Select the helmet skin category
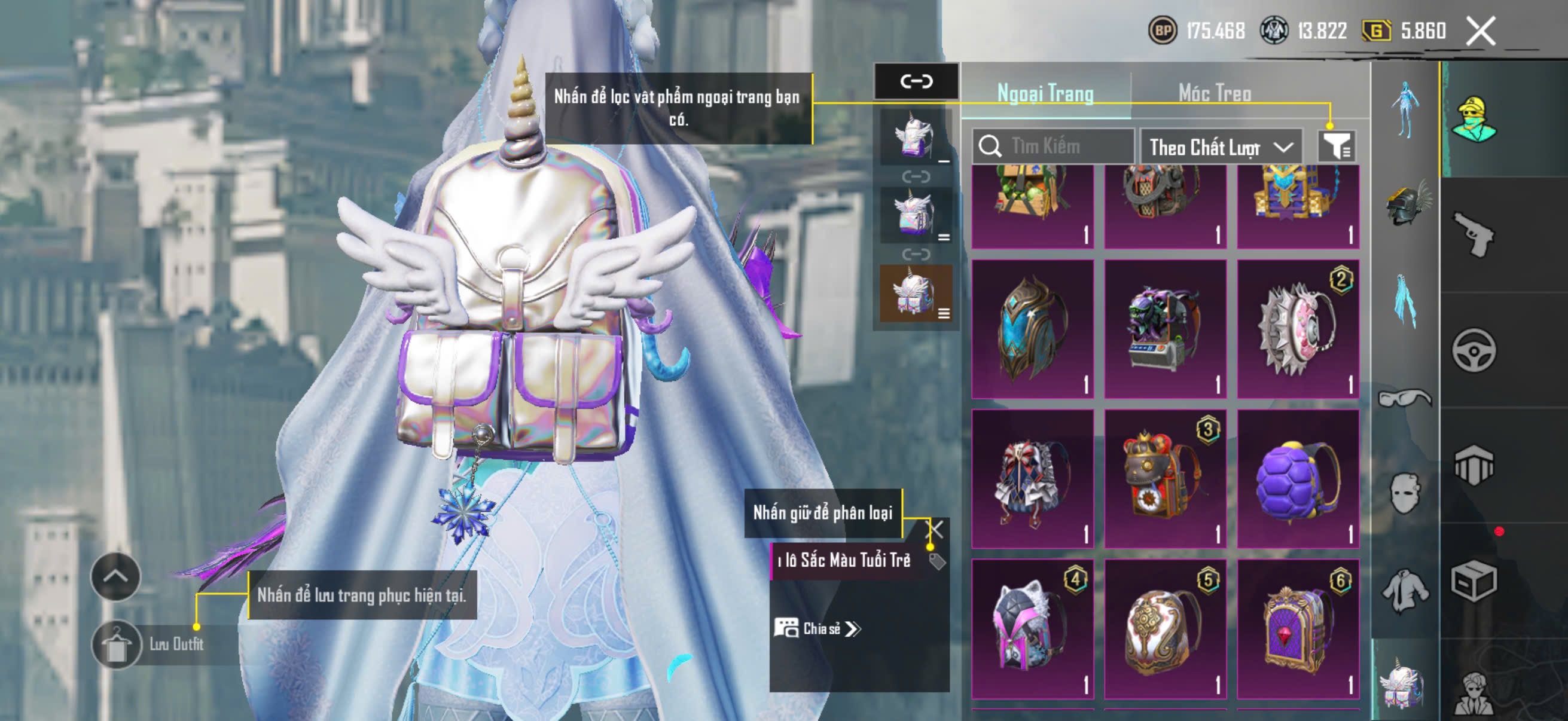The height and width of the screenshot is (721, 1568). (x=1406, y=204)
